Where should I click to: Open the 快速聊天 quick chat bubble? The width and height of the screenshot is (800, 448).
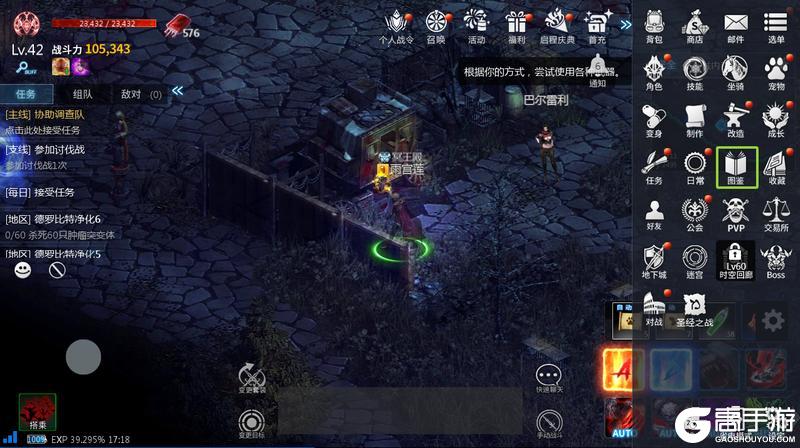pos(549,375)
